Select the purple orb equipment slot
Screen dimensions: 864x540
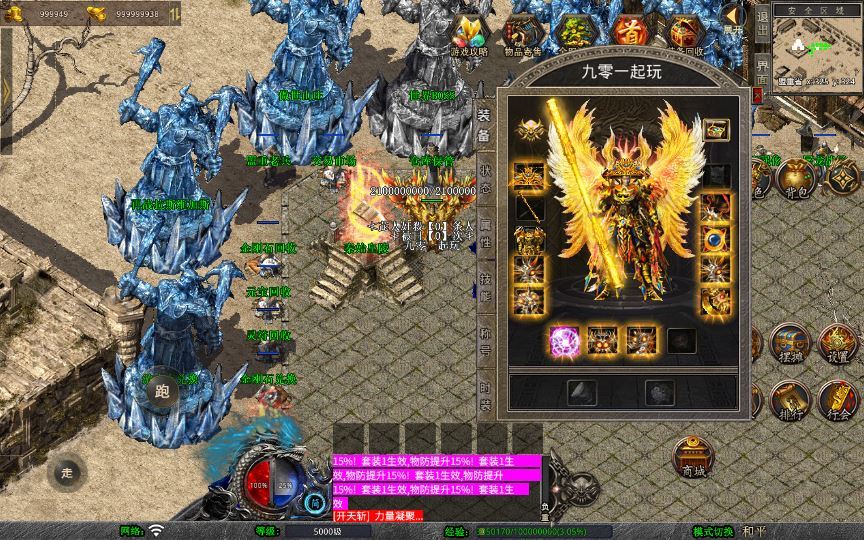click(563, 341)
